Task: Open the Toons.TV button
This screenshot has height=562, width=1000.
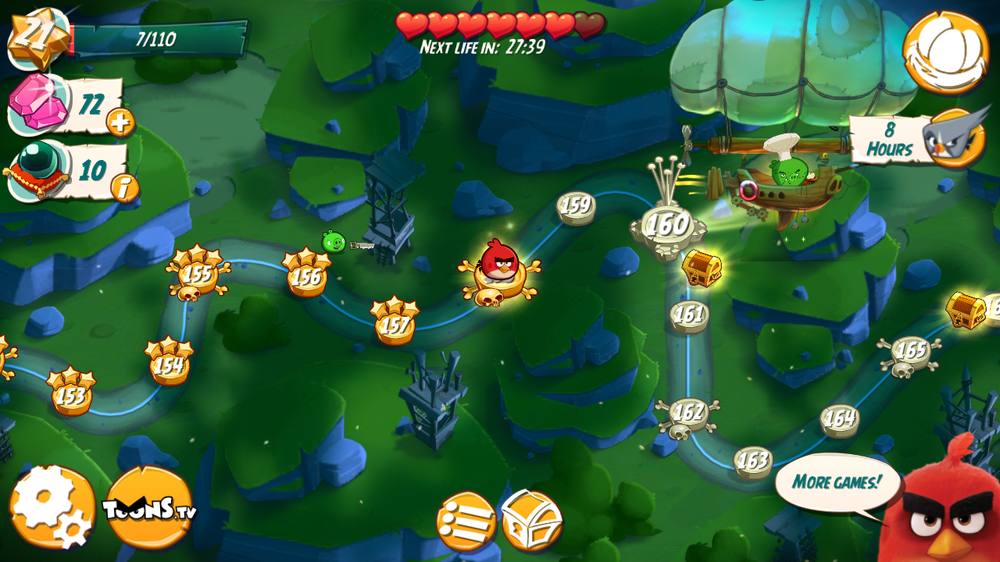Action: pos(149,507)
